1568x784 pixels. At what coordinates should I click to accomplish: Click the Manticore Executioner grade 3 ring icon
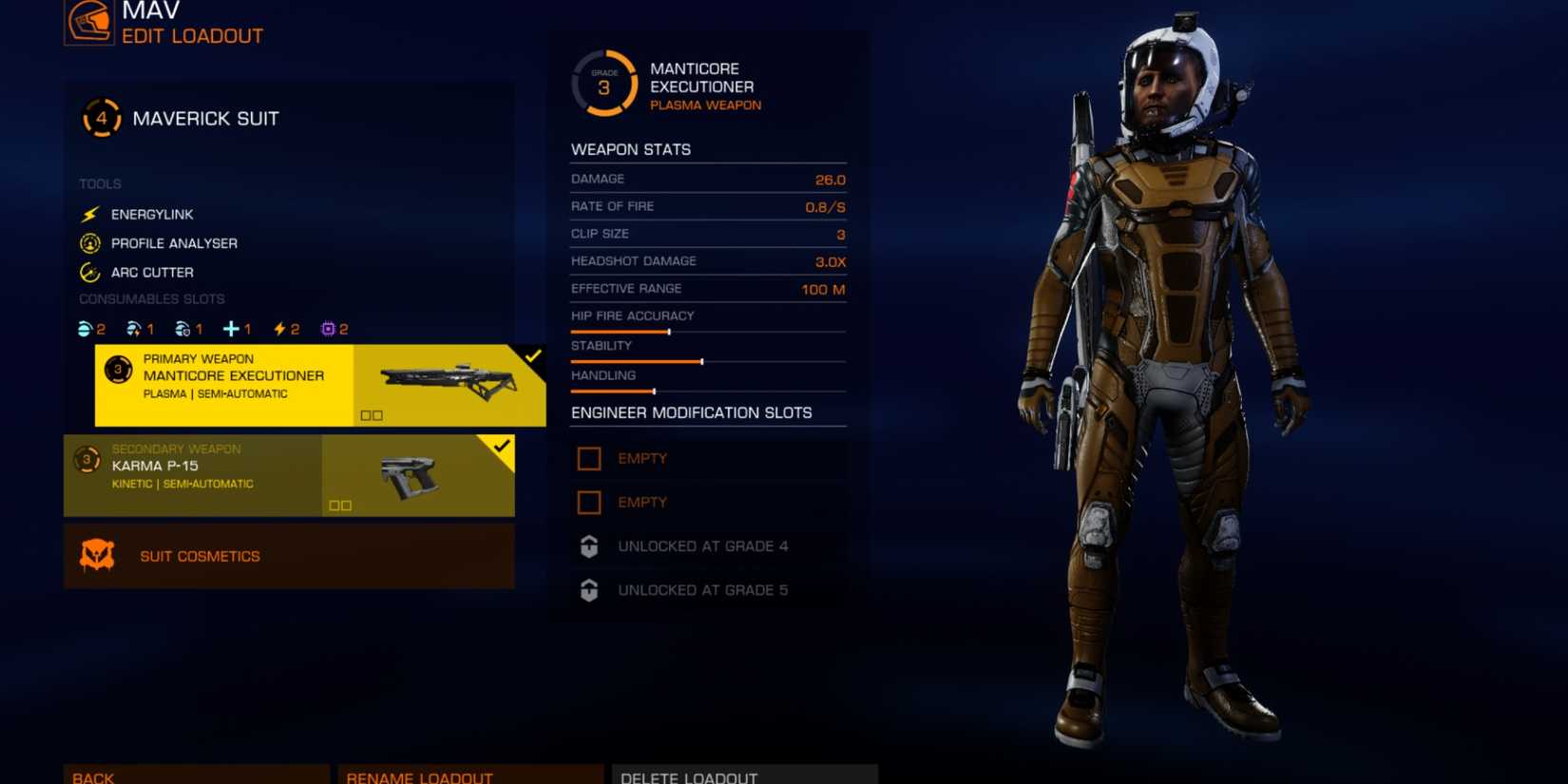tap(602, 84)
